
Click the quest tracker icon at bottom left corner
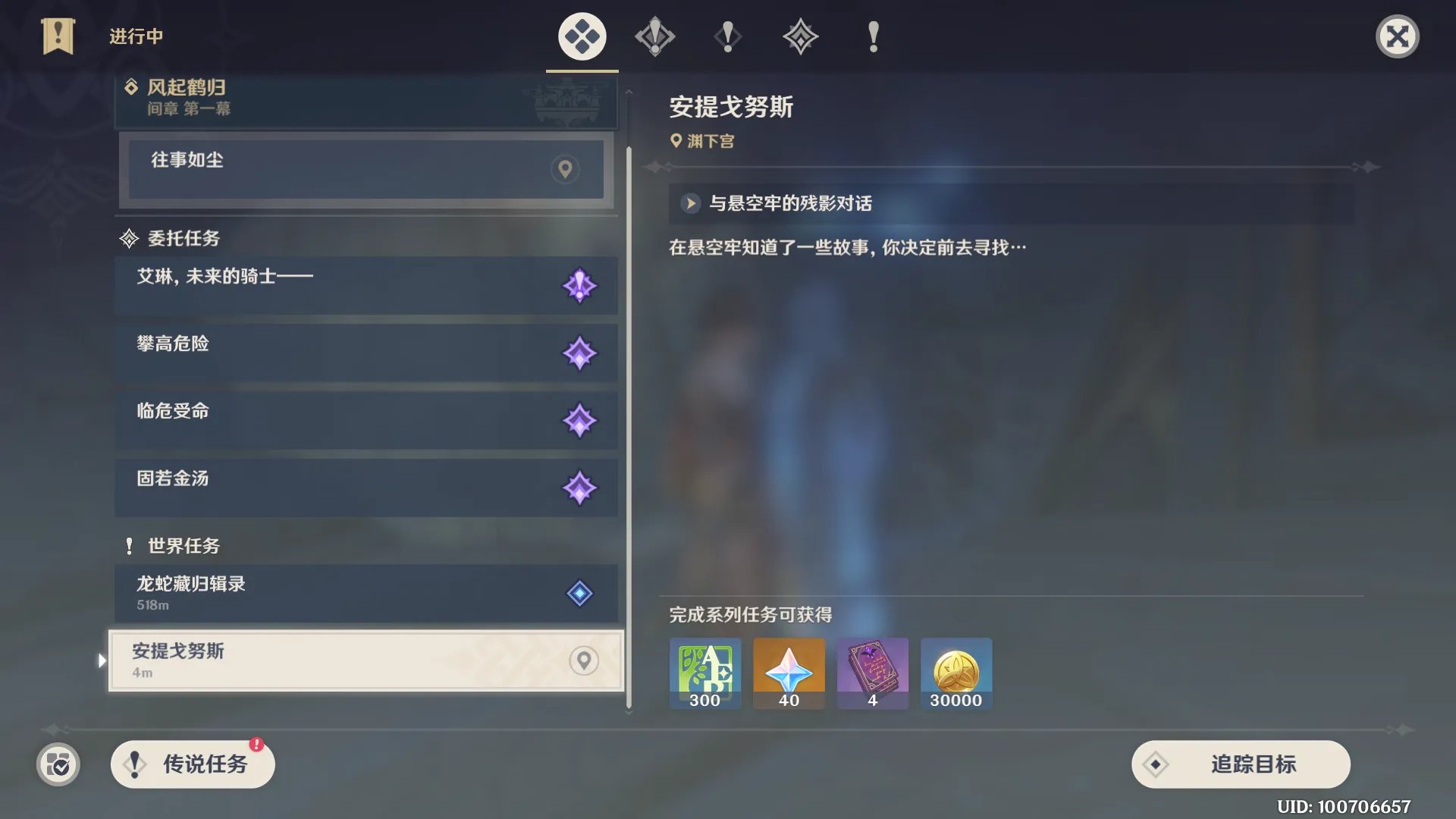coord(57,764)
